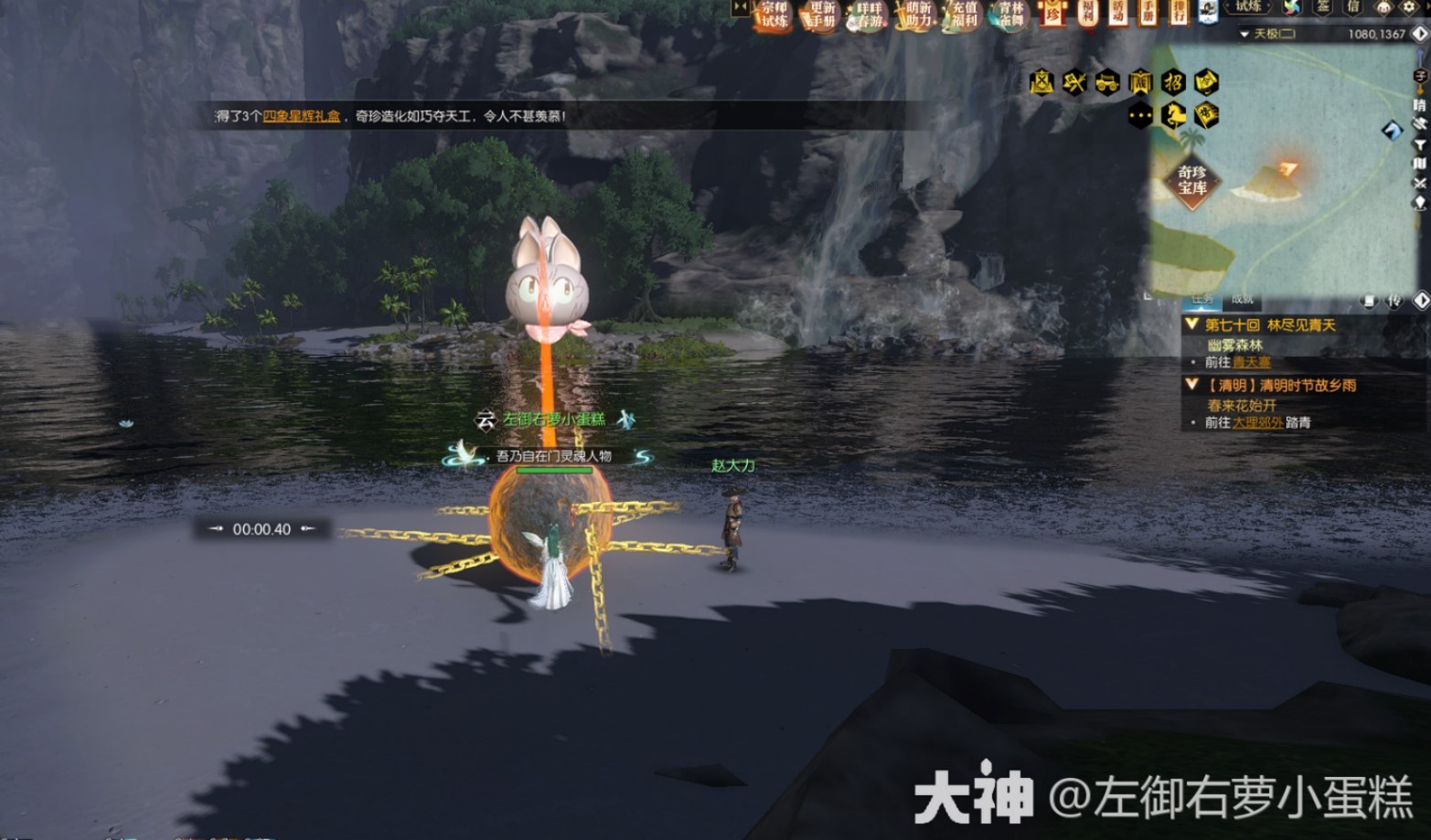1431x840 pixels.
Task: Switch to the 成就 achievements tab
Action: (x=1242, y=300)
